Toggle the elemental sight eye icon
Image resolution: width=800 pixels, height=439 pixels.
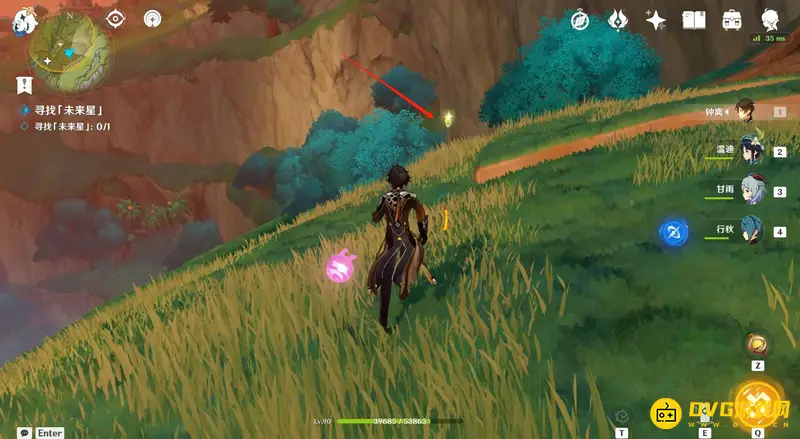pos(116,19)
